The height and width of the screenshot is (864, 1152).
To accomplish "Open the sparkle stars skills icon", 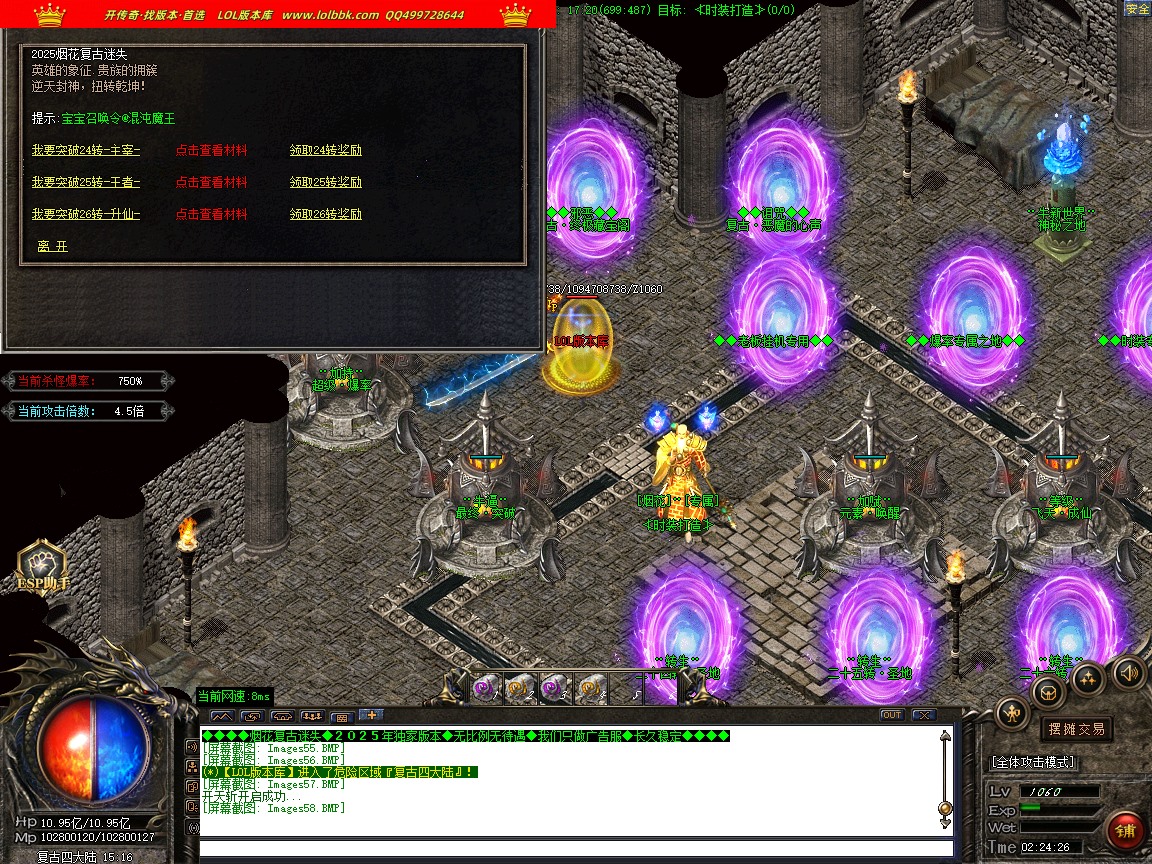I will pyautogui.click(x=1088, y=679).
